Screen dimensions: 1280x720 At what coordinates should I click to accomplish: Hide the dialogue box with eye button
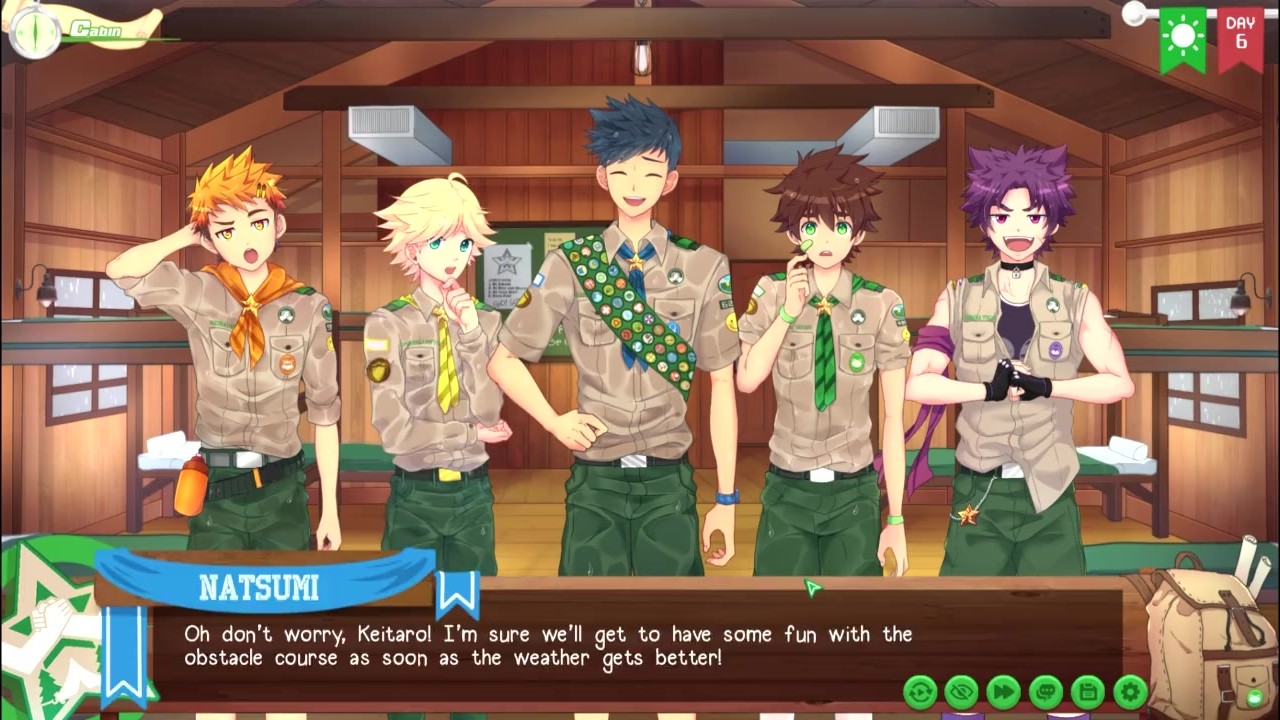962,691
